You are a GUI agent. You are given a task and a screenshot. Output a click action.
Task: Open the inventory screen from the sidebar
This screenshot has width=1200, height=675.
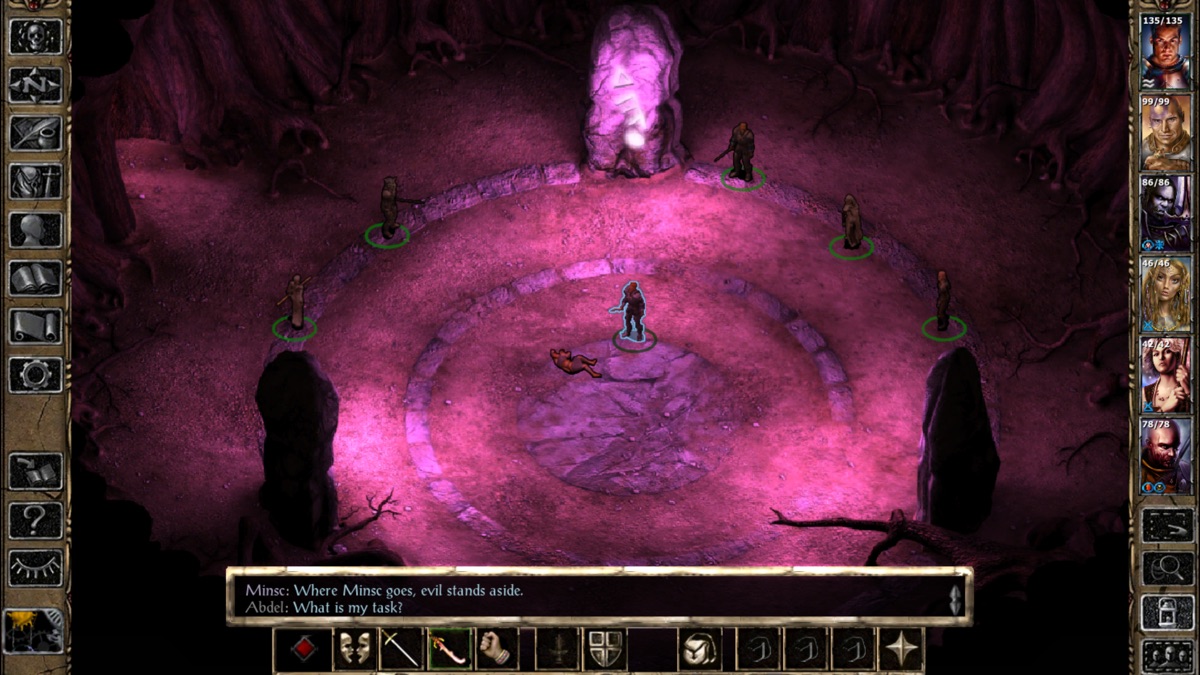point(36,181)
